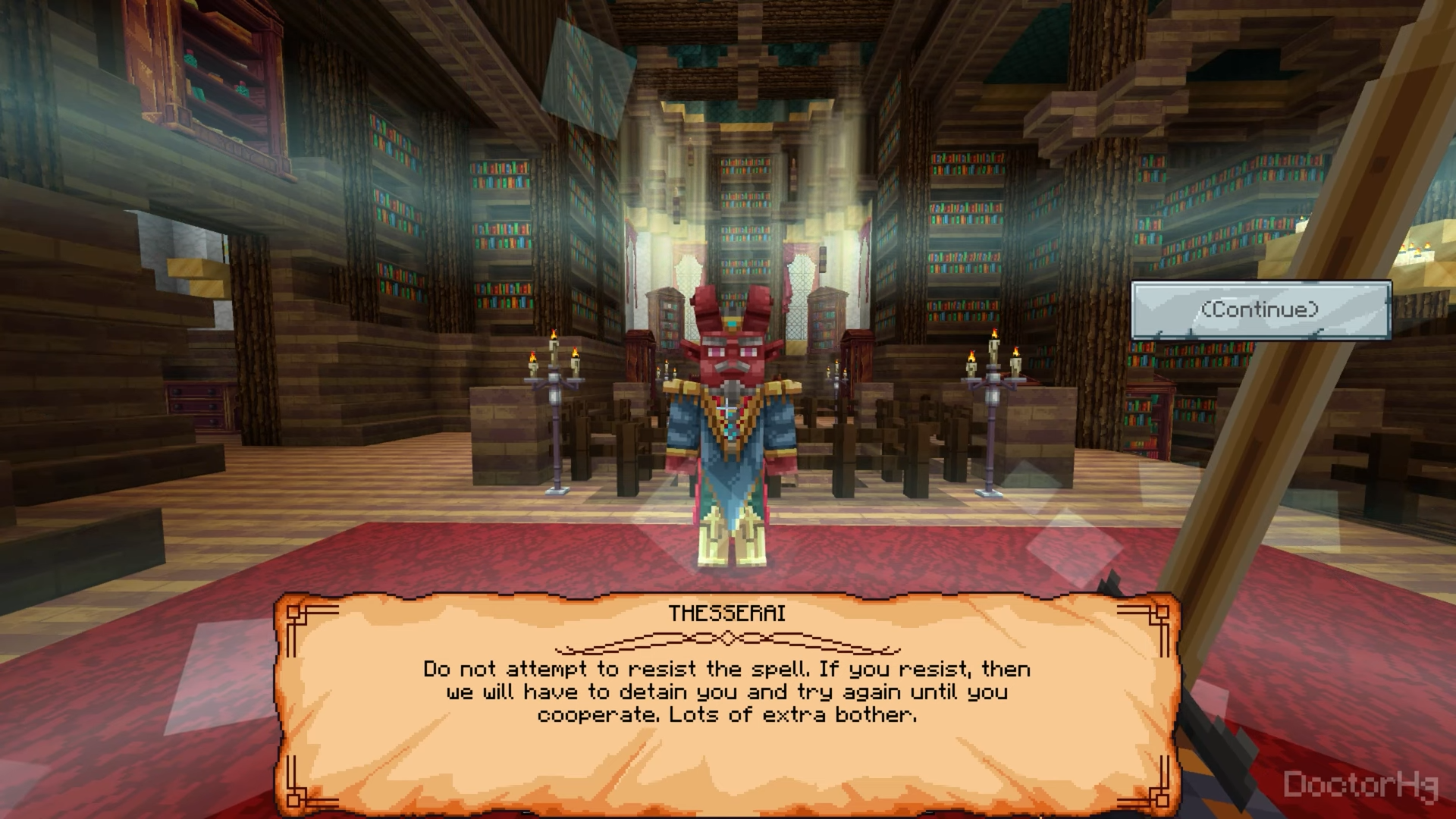Choose the (Continue) dialogue option
The height and width of the screenshot is (819, 1456).
pos(1260,310)
